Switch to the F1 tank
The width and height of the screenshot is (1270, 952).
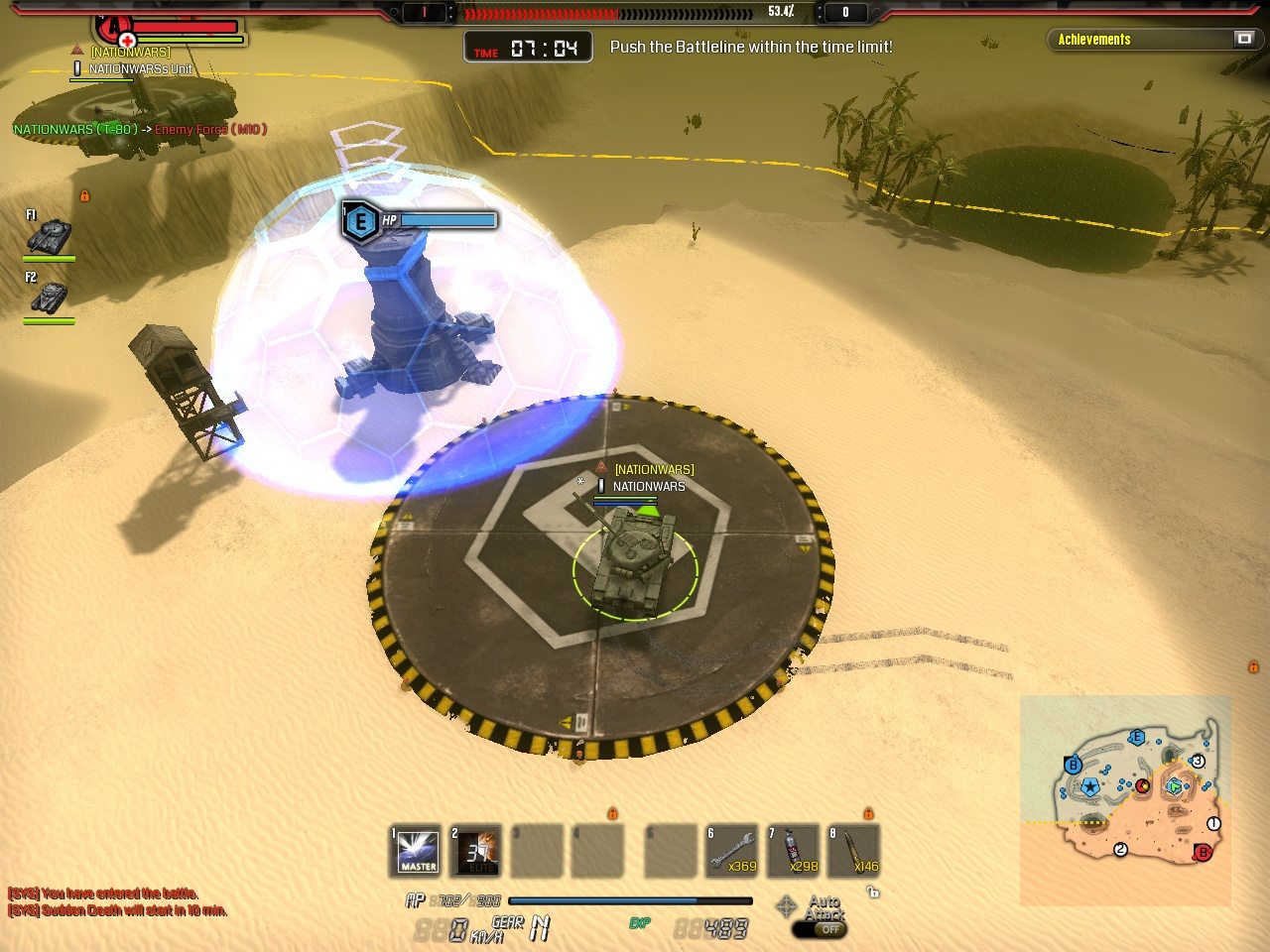pyautogui.click(x=49, y=236)
